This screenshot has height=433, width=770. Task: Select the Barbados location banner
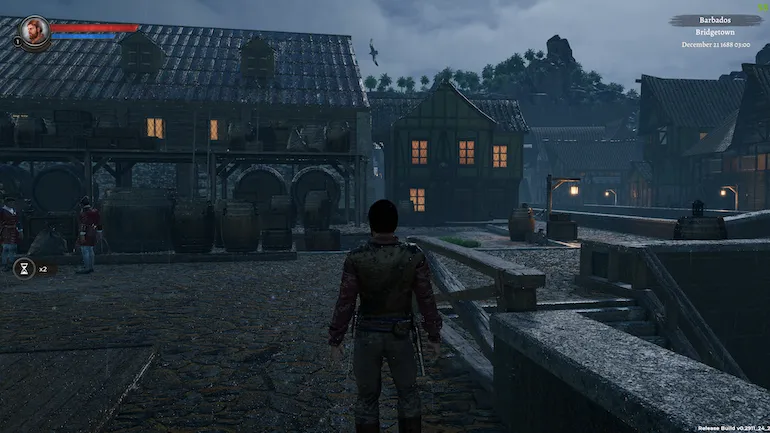pyautogui.click(x=715, y=20)
